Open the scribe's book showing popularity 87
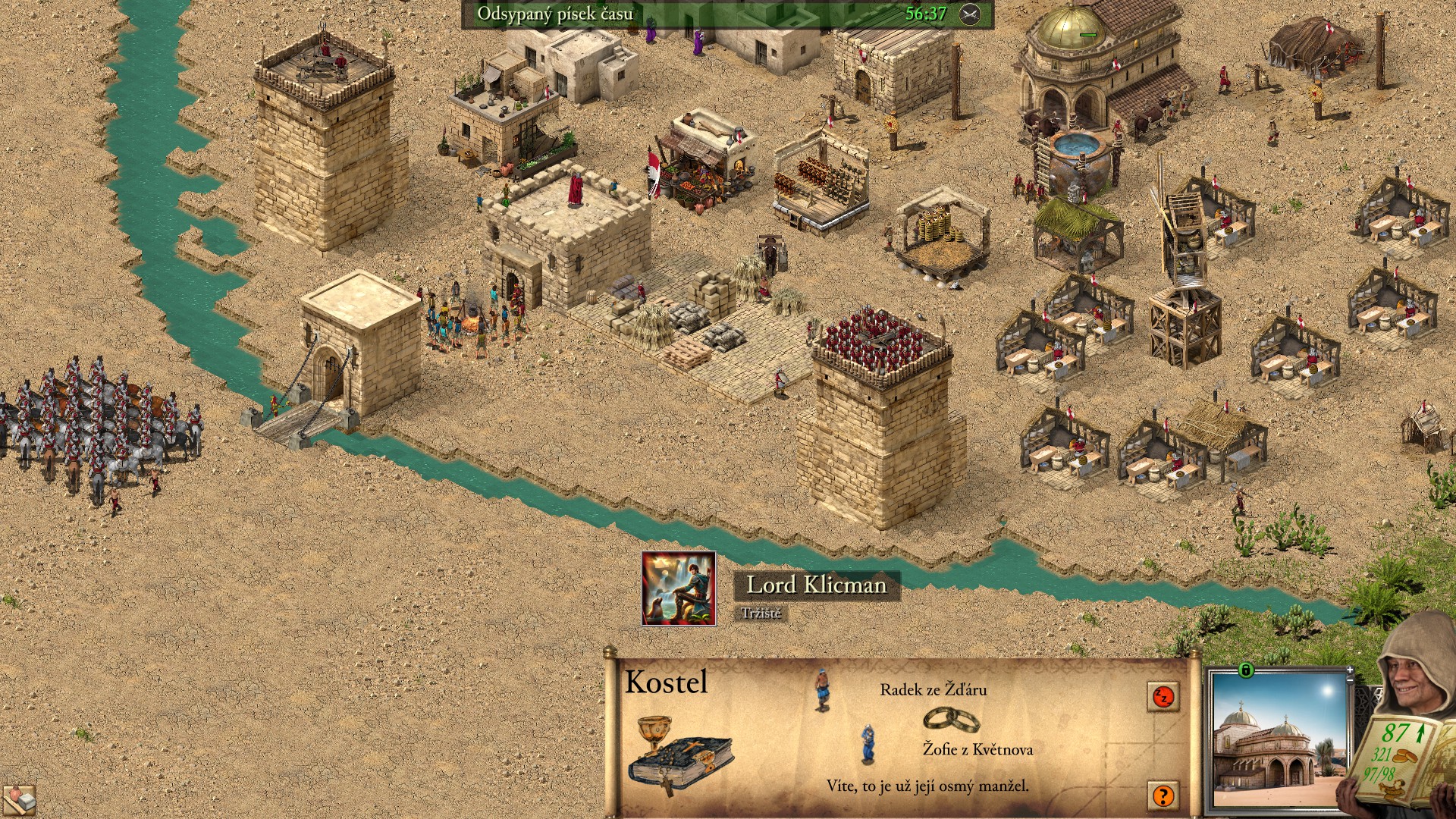The height and width of the screenshot is (819, 1456). point(1396,758)
